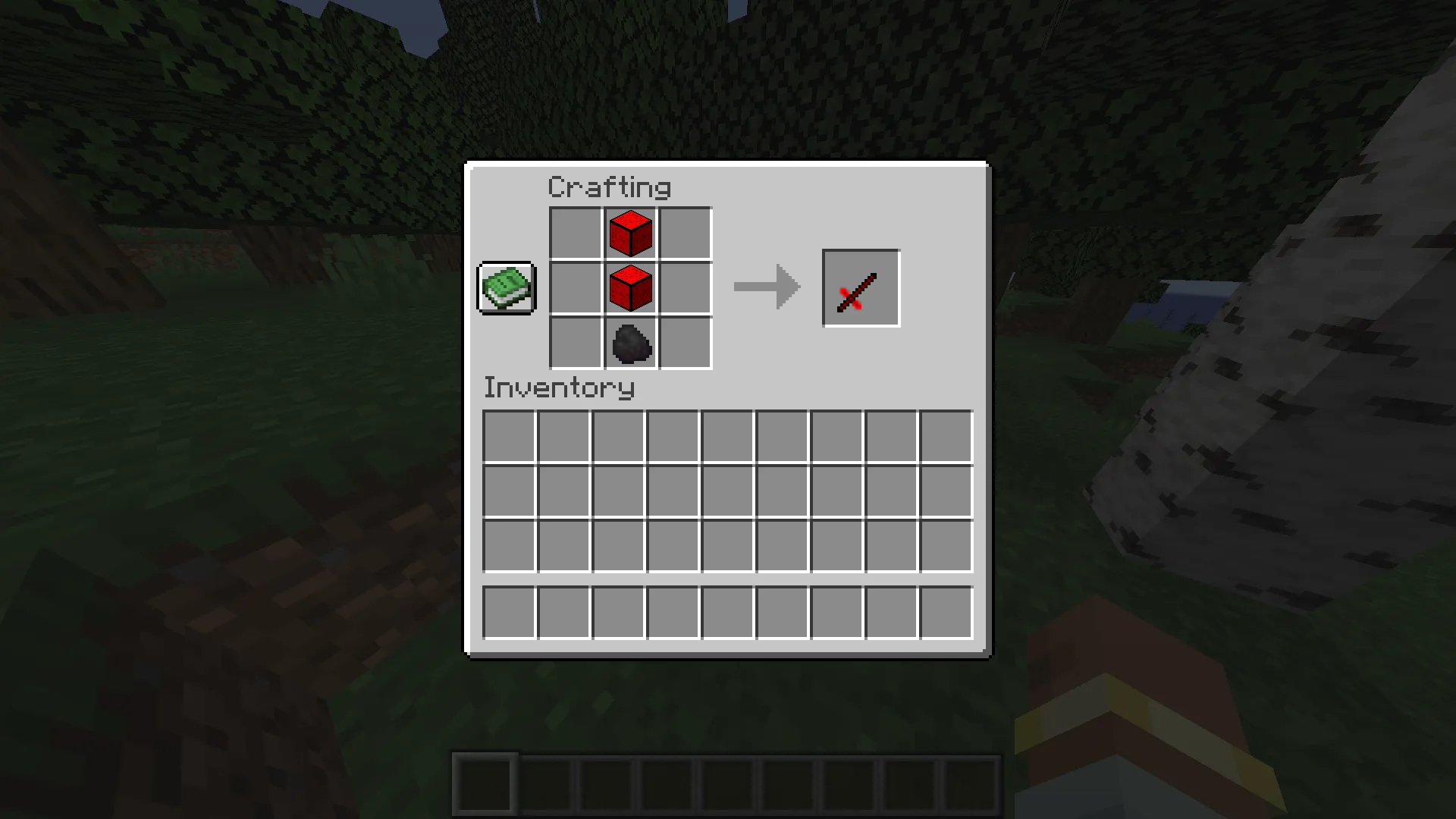Click the Crafting title text
Viewport: 1456px width, 819px height.
coord(610,187)
